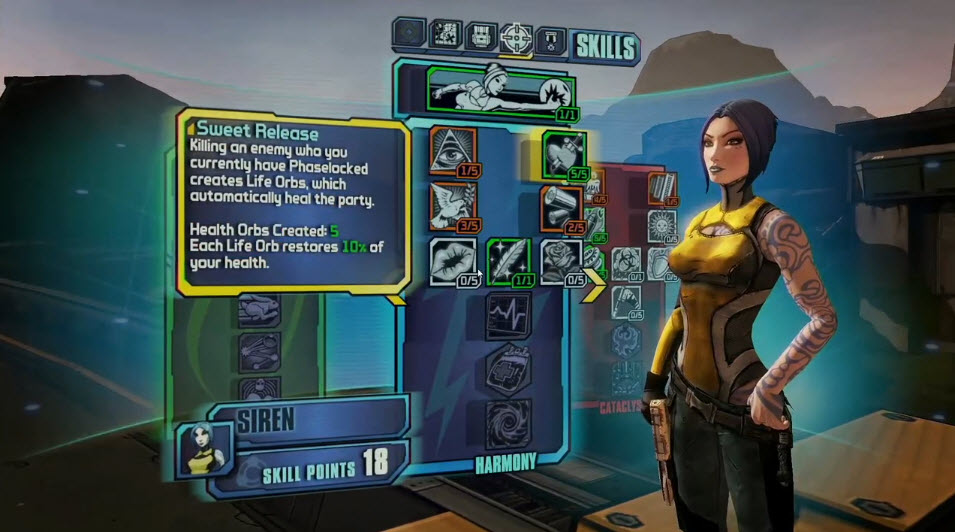Pick the medical cross hexagon skill
The height and width of the screenshot is (532, 955).
pos(507,369)
